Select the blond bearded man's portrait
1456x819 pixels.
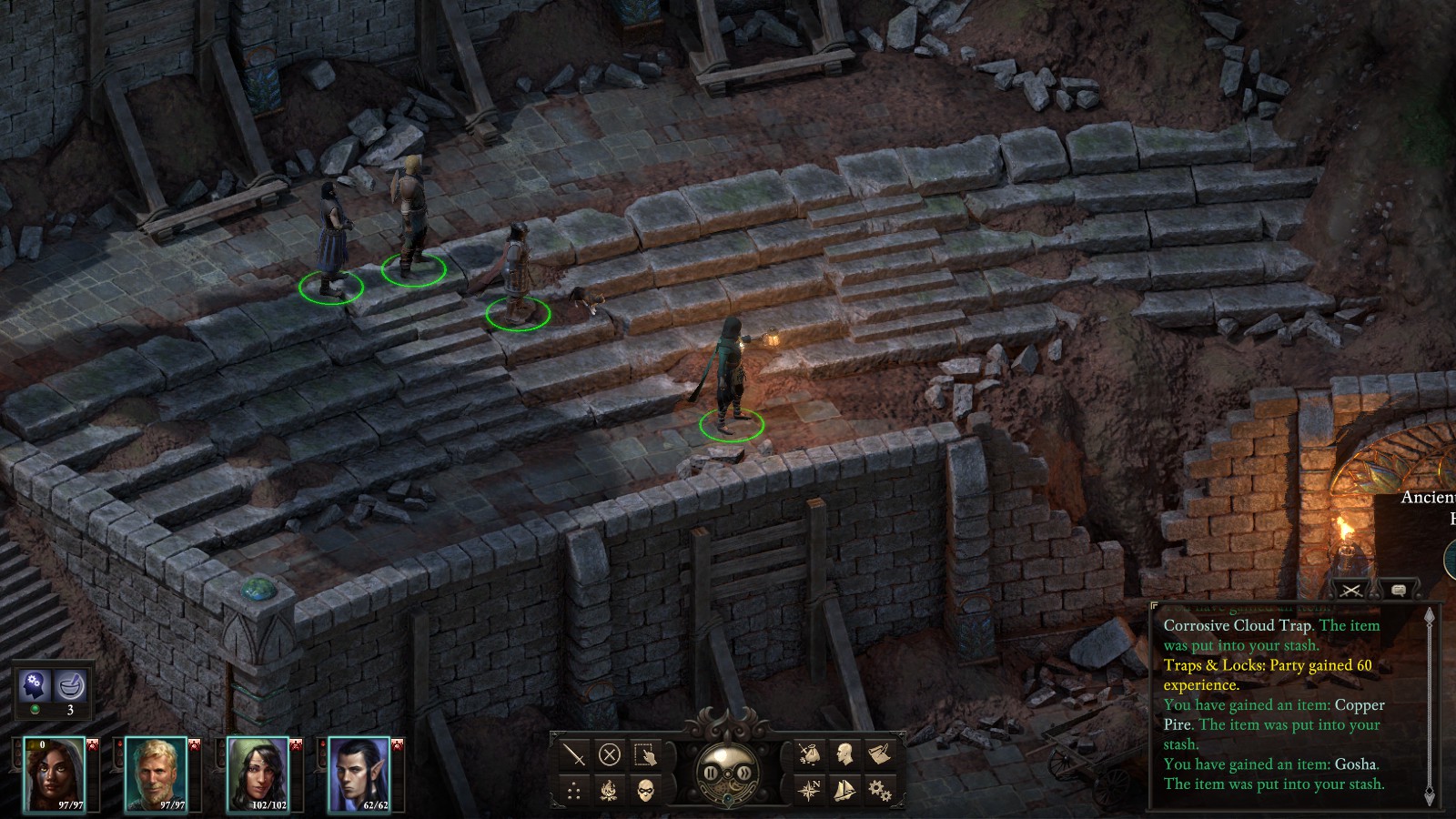pos(156,773)
